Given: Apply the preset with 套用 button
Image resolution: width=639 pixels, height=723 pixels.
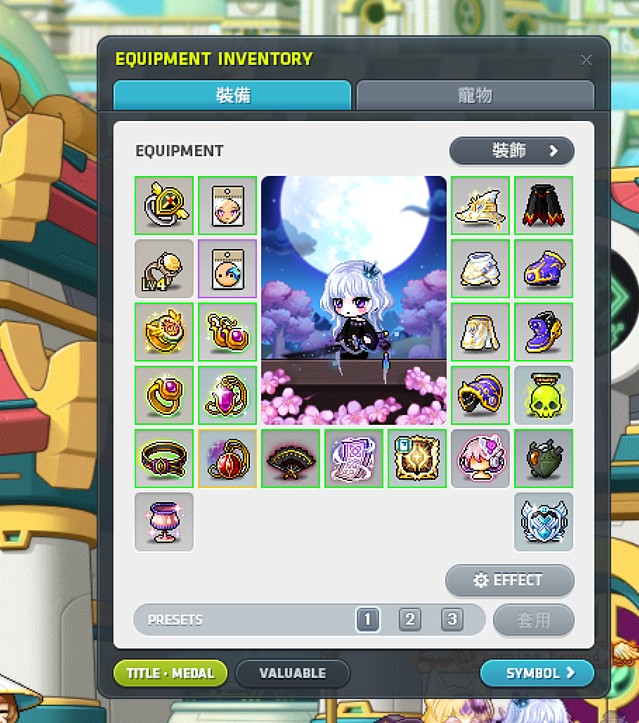Looking at the screenshot, I should click(534, 620).
